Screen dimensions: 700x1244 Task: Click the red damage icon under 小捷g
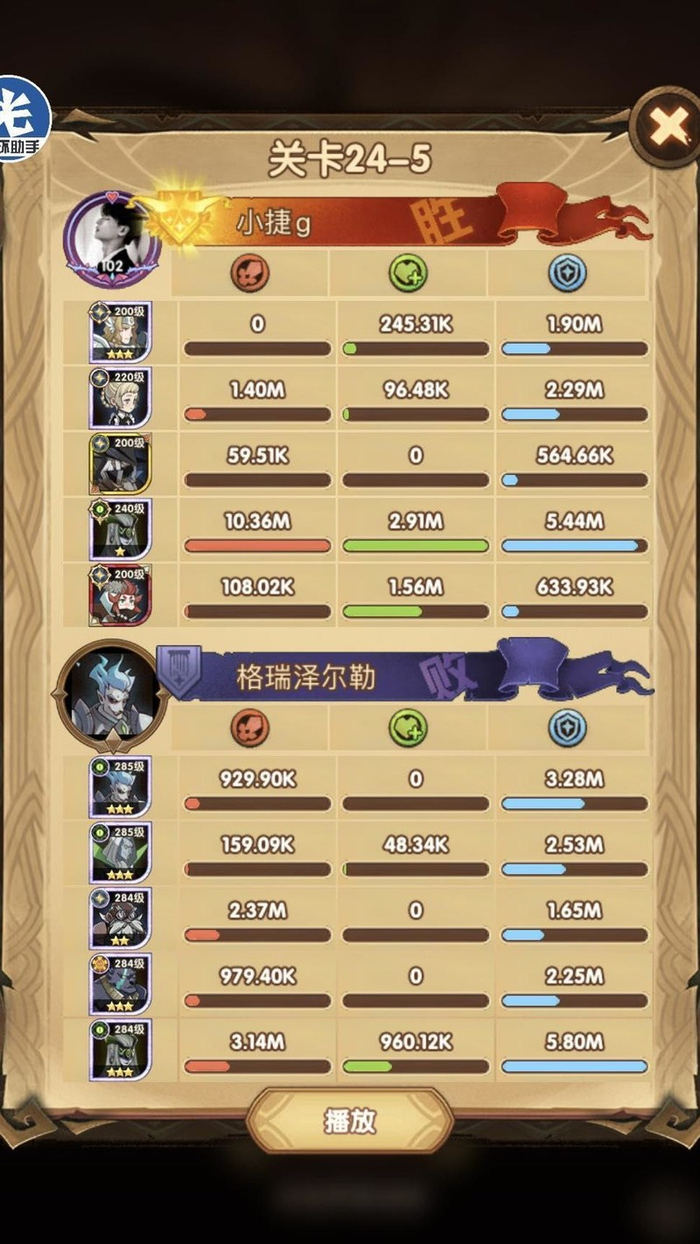coord(249,273)
